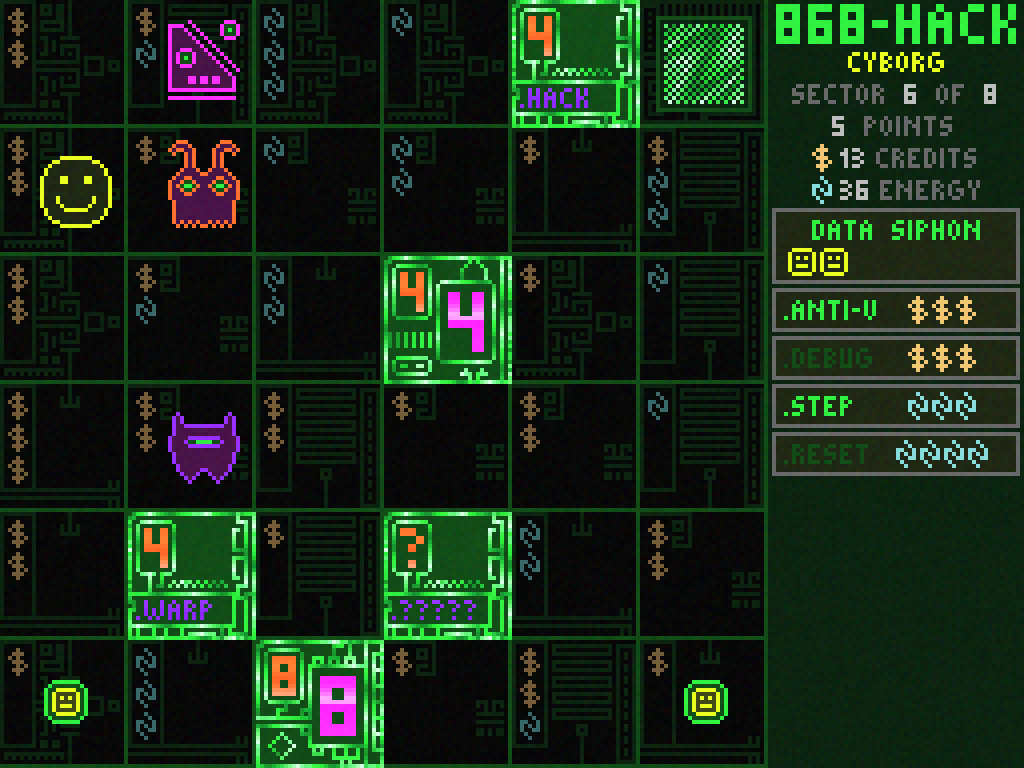This screenshot has width=1024, height=768.
Task: Activate the Data Siphon button
Action: pyautogui.click(x=895, y=246)
